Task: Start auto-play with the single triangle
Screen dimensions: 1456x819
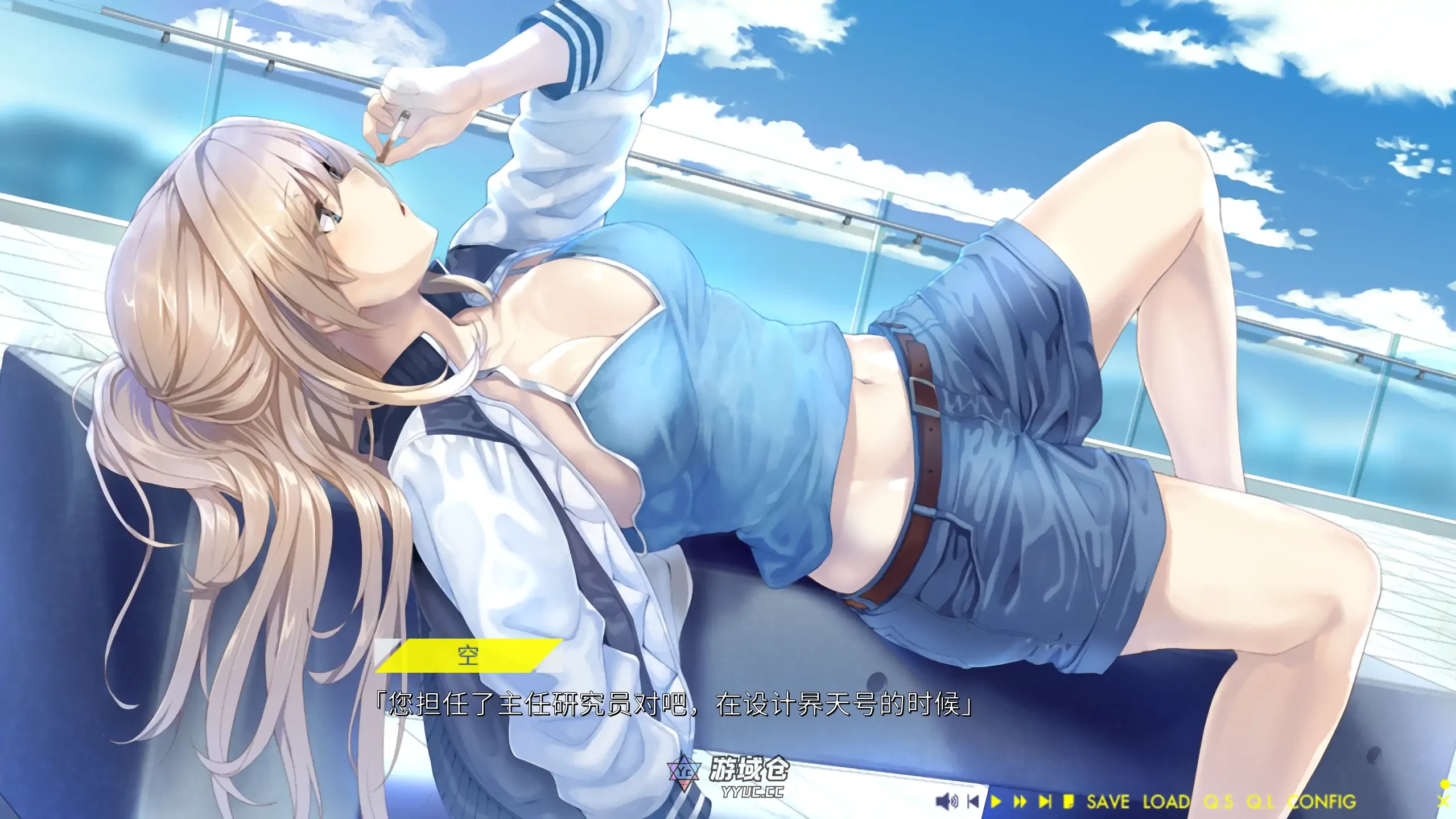Action: [x=996, y=802]
